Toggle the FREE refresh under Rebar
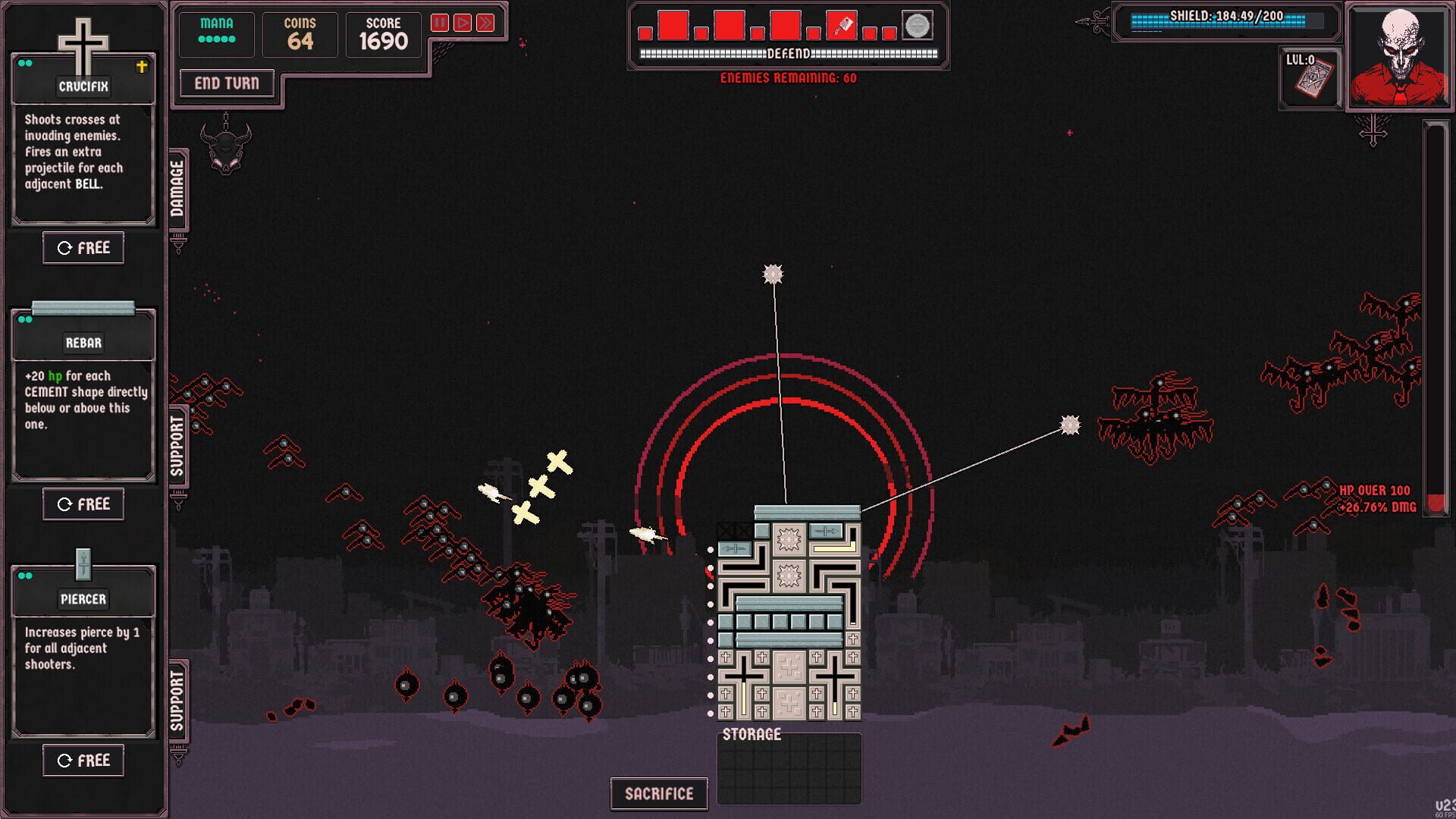 coord(83,504)
